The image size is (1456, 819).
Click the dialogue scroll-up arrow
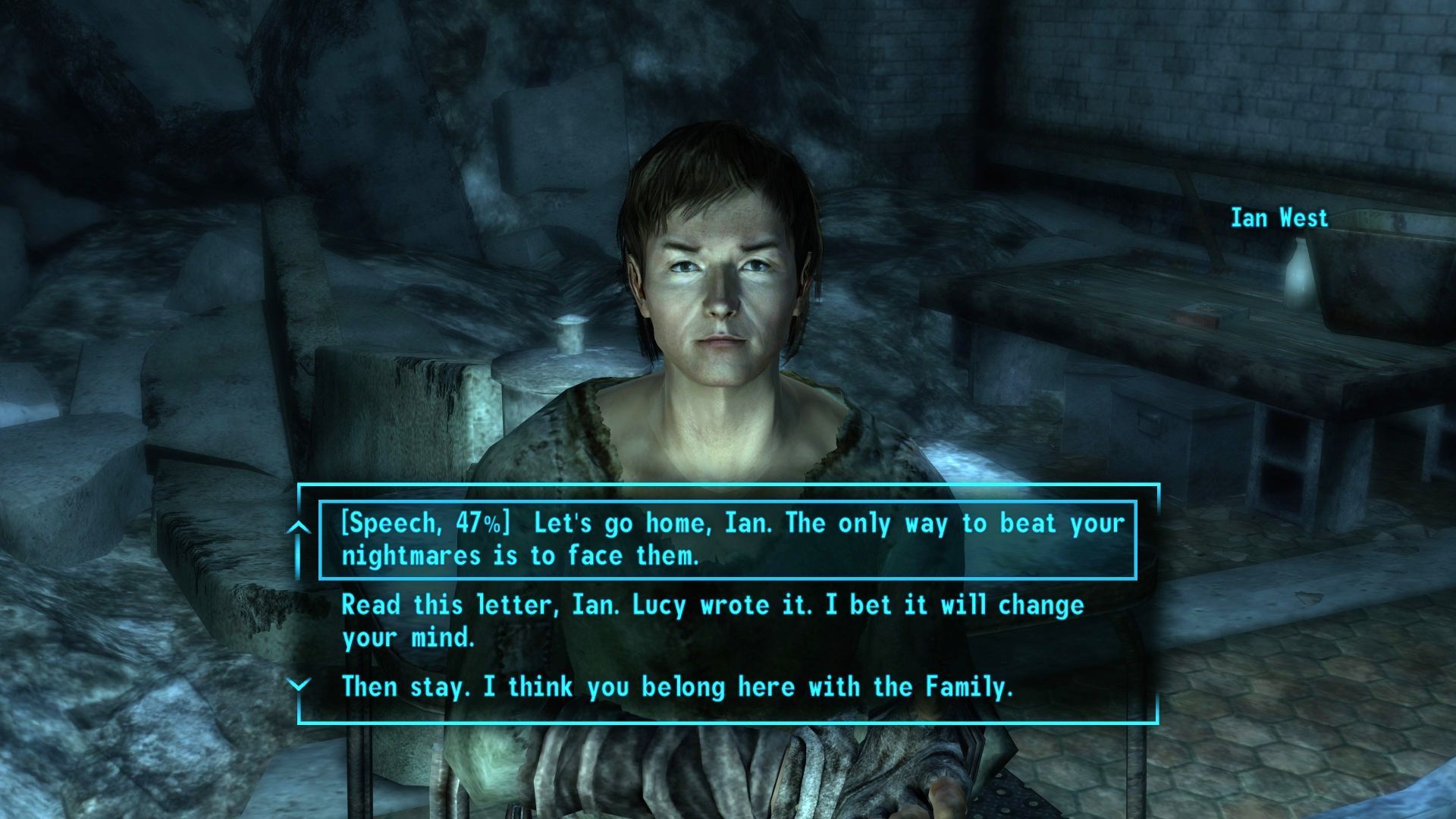point(300,527)
